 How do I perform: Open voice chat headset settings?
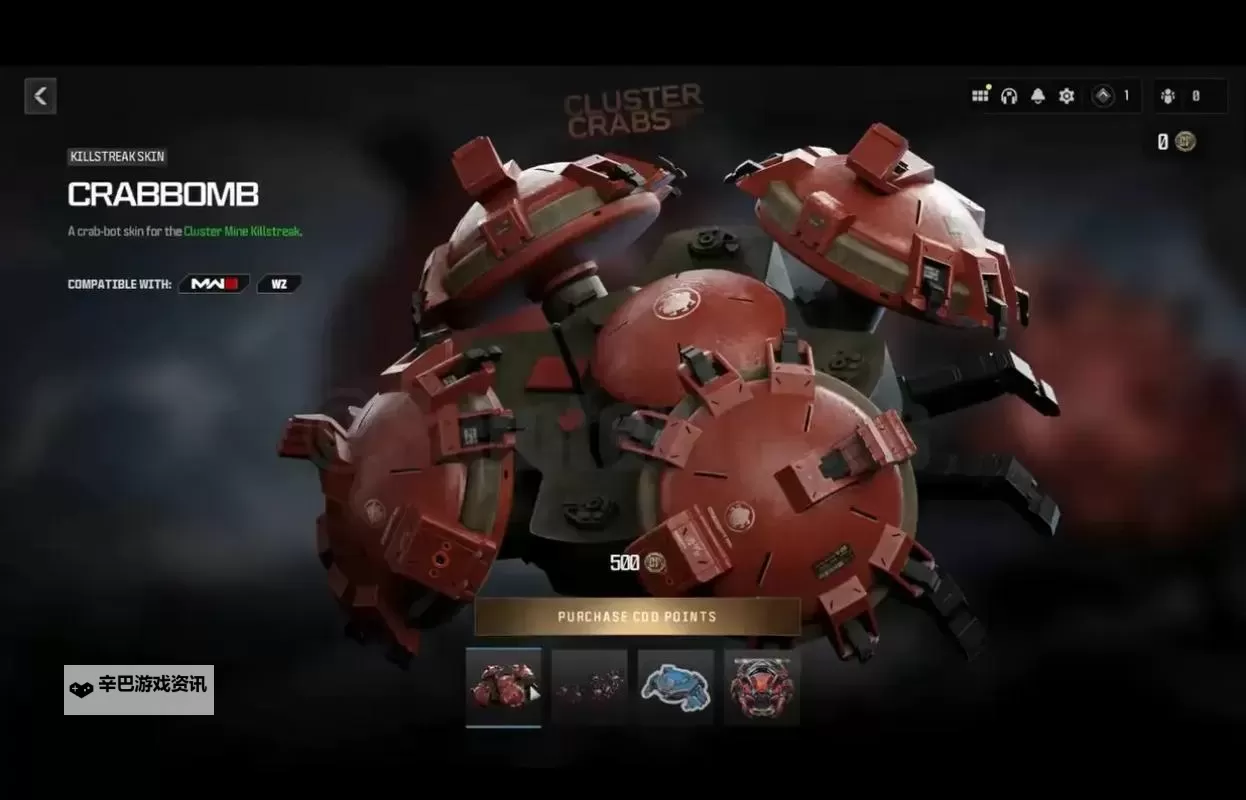(1009, 96)
